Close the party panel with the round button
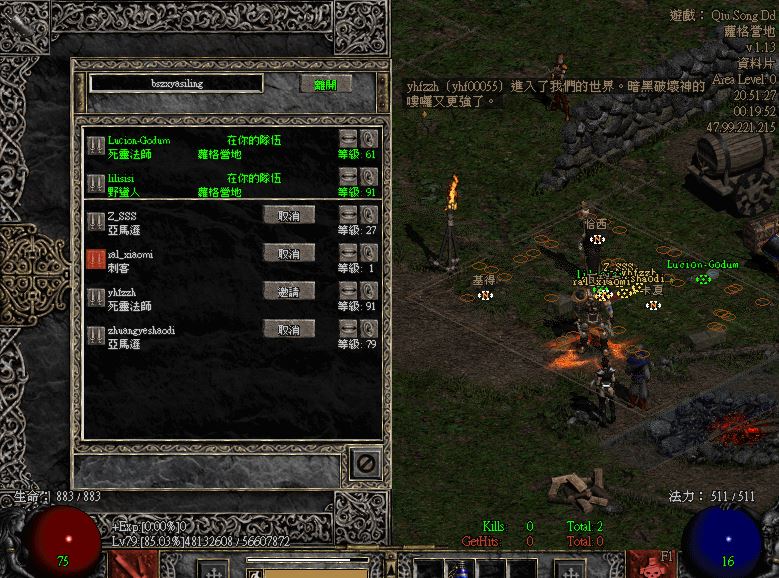The width and height of the screenshot is (779, 578). pos(364,464)
